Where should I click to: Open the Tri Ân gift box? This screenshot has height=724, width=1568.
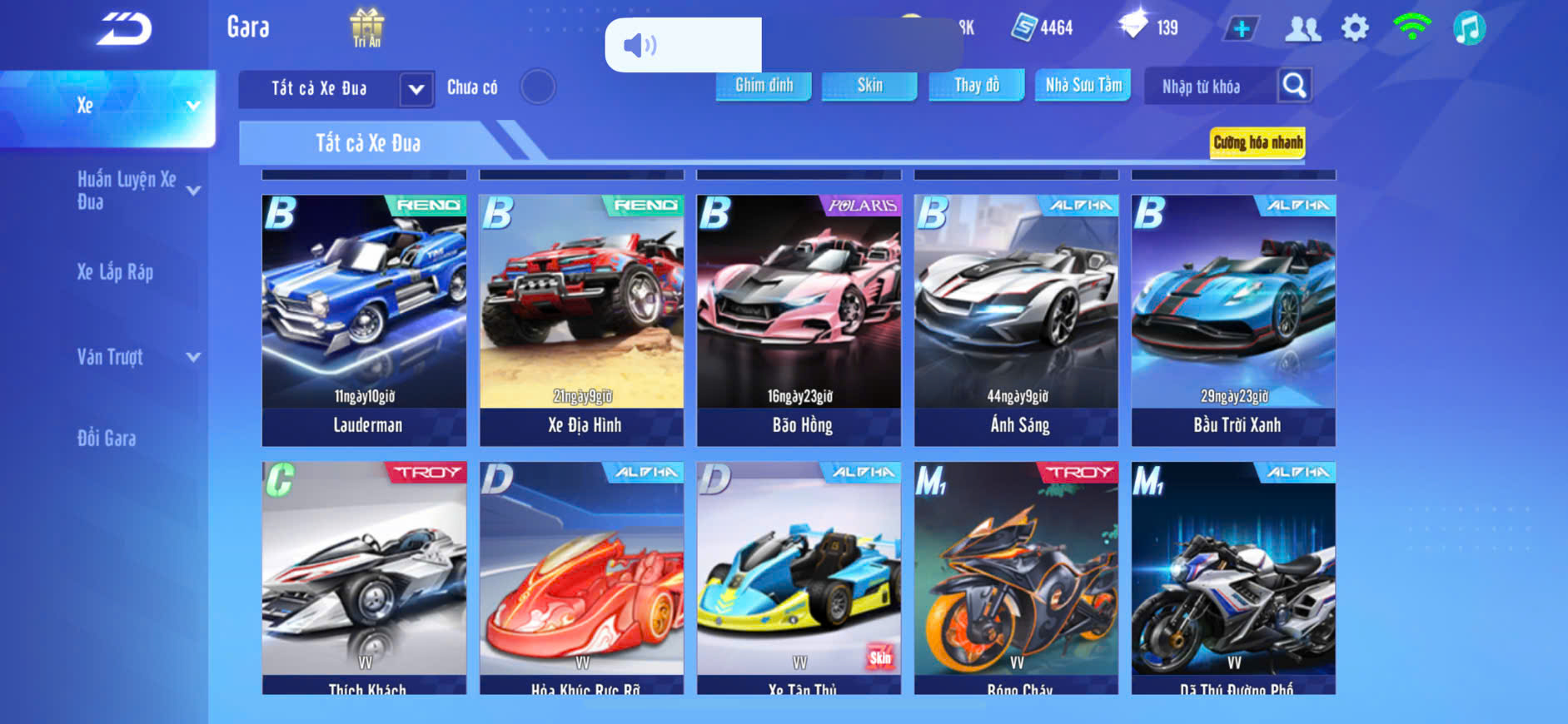366,27
